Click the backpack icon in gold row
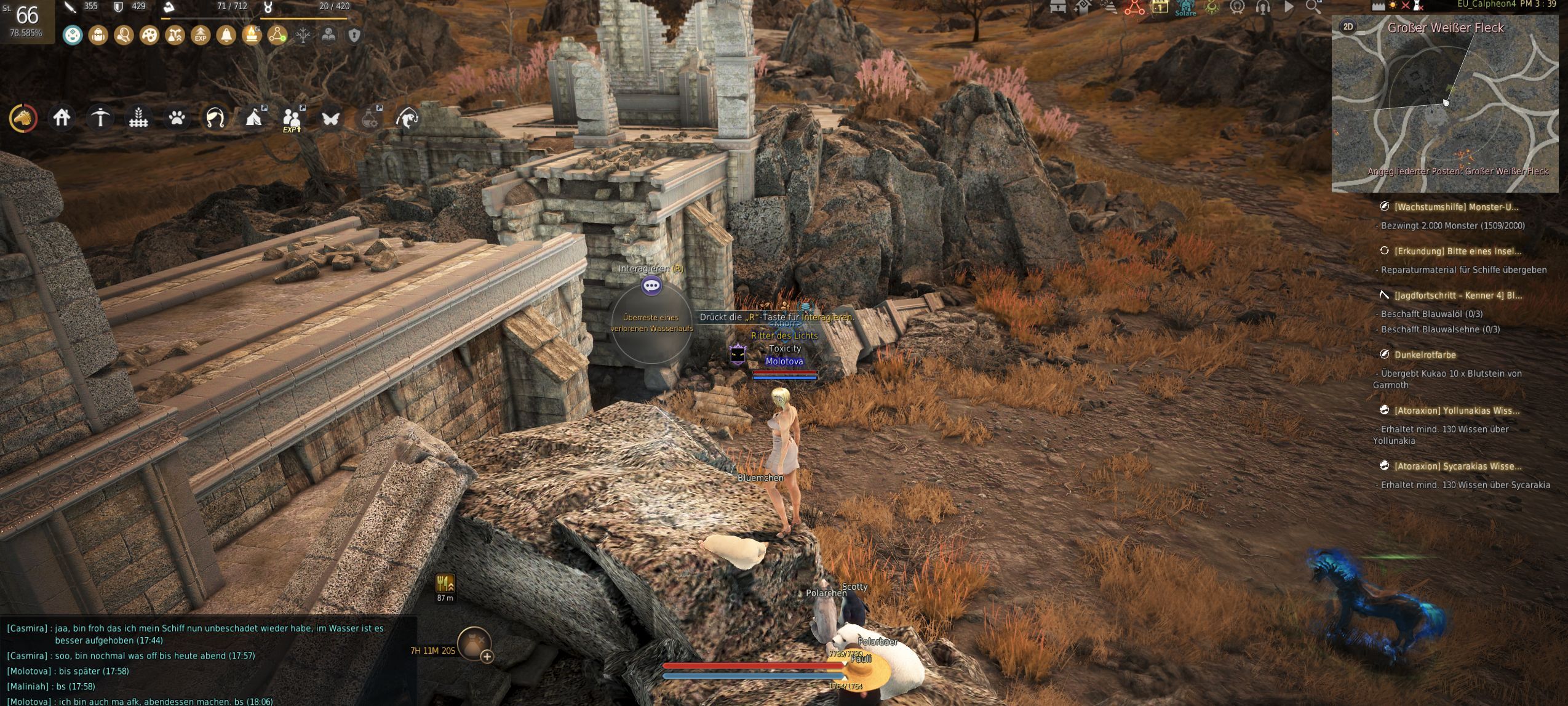1568x706 pixels. point(98,35)
